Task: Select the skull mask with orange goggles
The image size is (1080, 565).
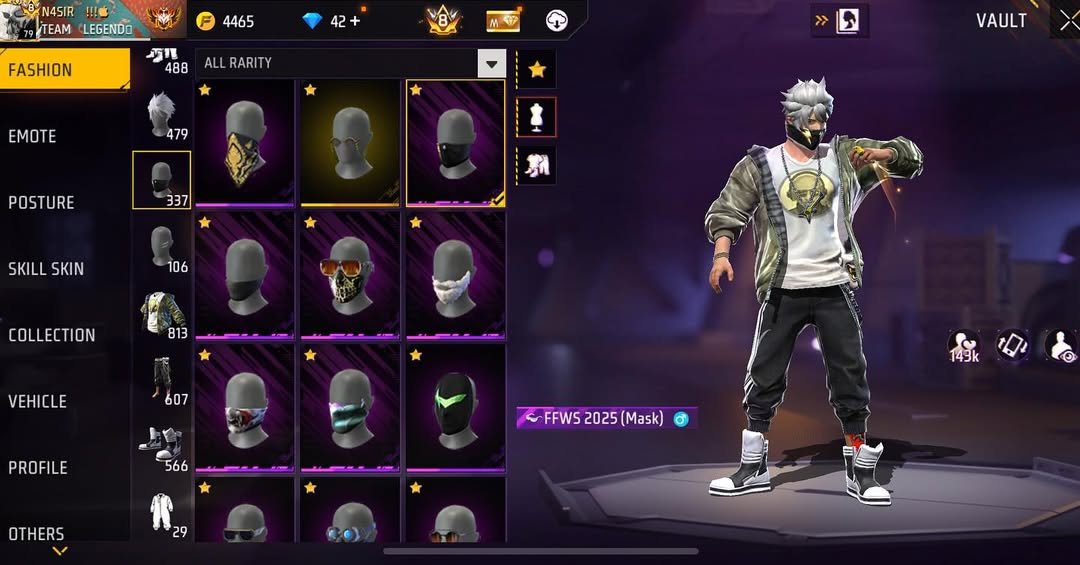Action: point(350,274)
